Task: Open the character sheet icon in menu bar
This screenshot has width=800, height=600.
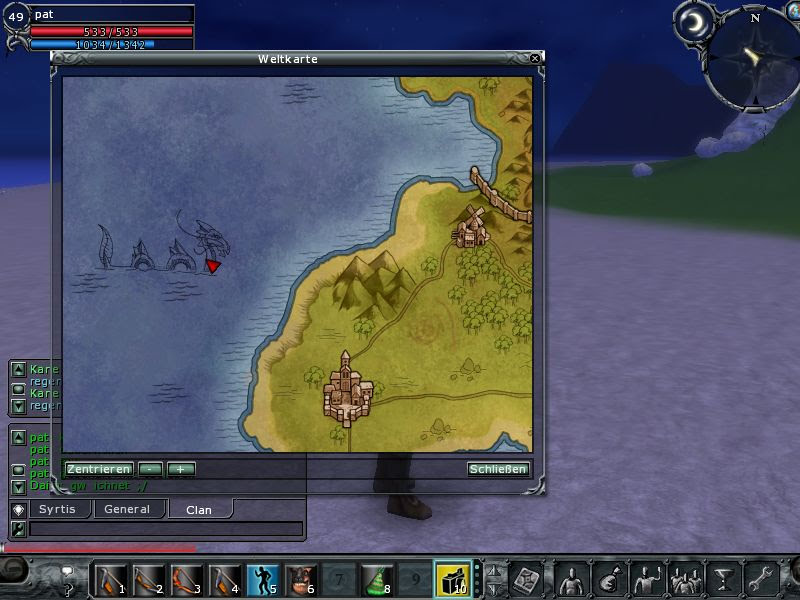Action: (x=570, y=579)
